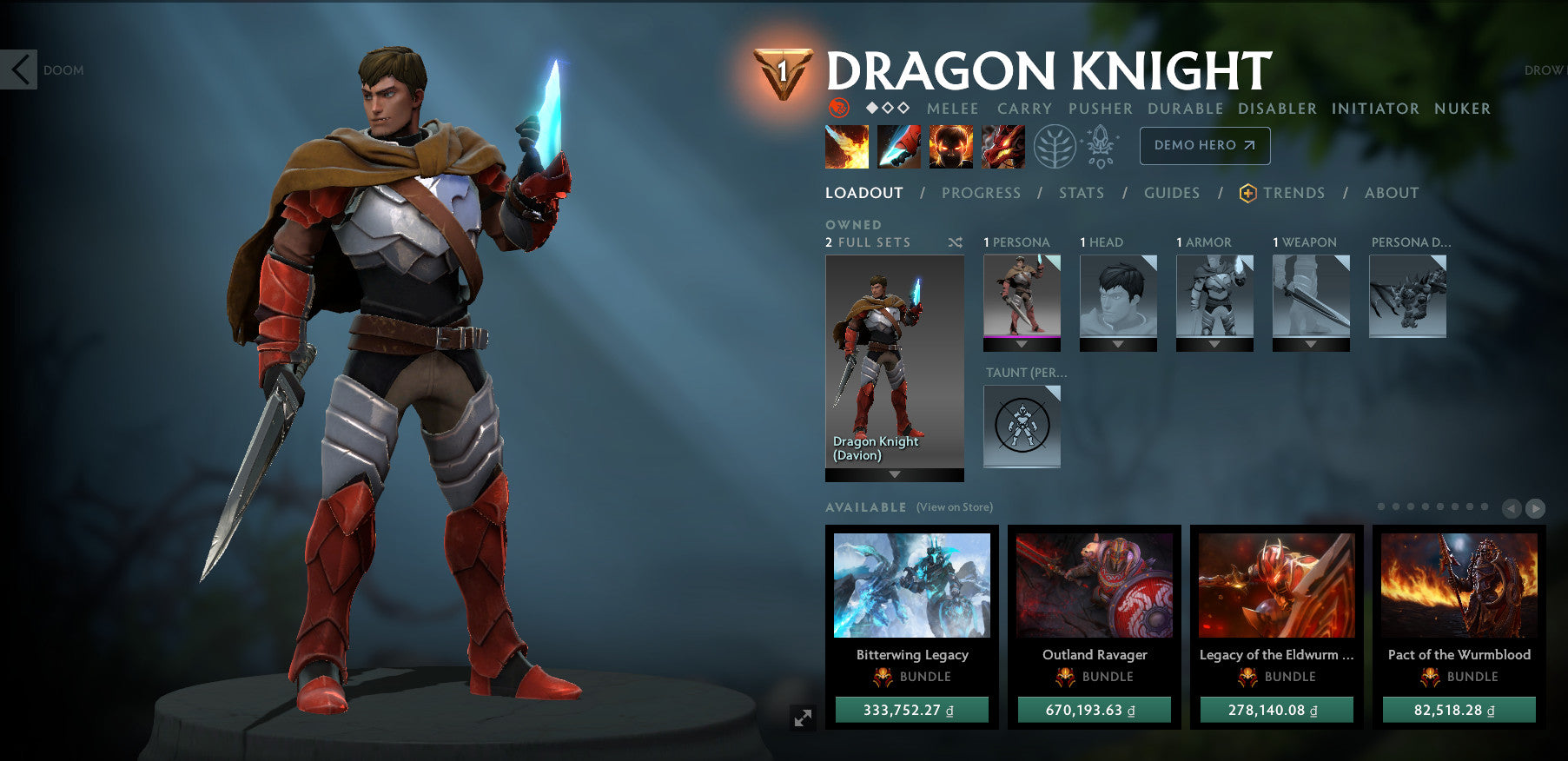
Task: Open the Guides tab
Action: [1172, 193]
